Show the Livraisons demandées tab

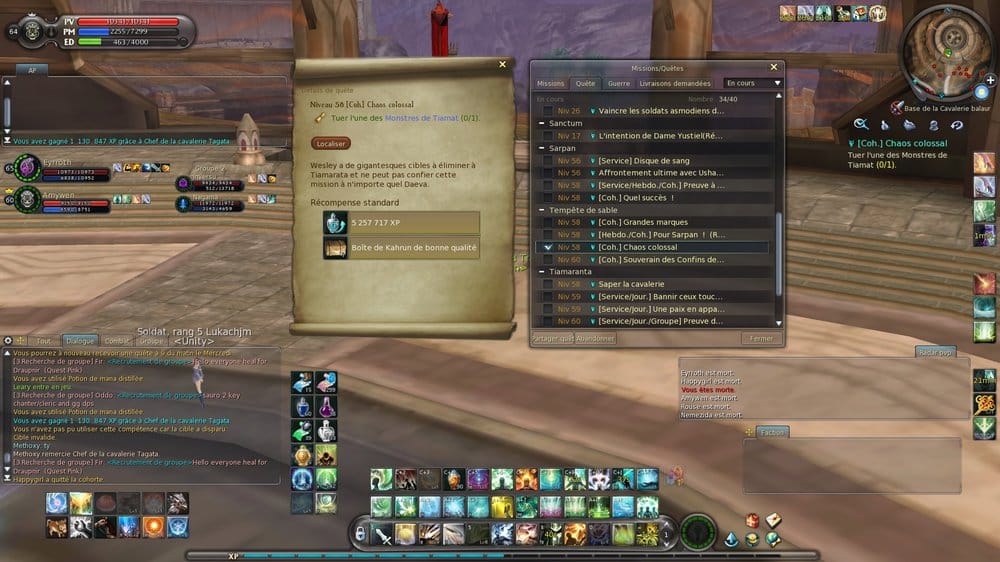[x=675, y=84]
